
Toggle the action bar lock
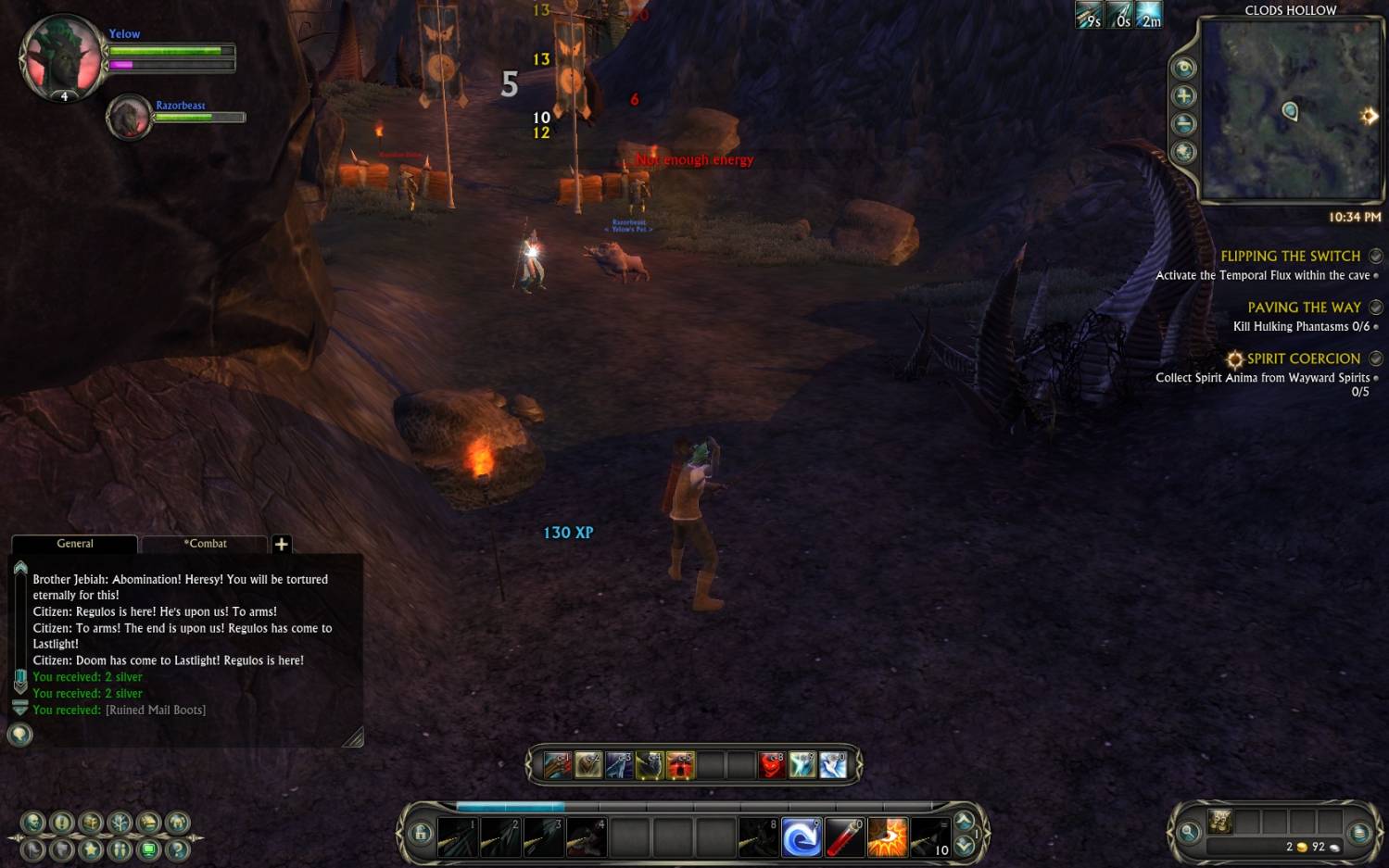[421, 833]
